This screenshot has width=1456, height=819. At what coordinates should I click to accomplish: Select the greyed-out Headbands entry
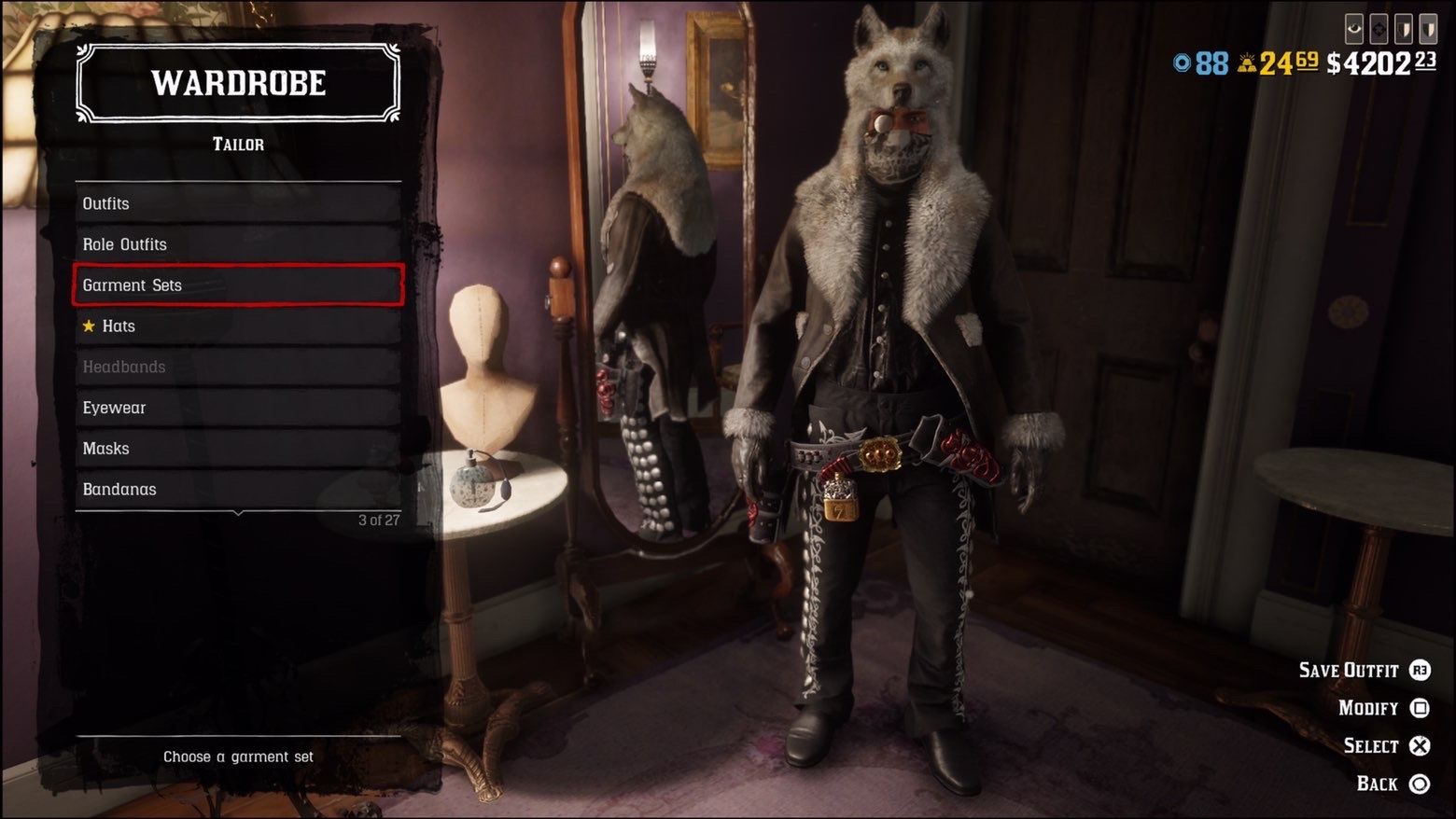pyautogui.click(x=238, y=367)
